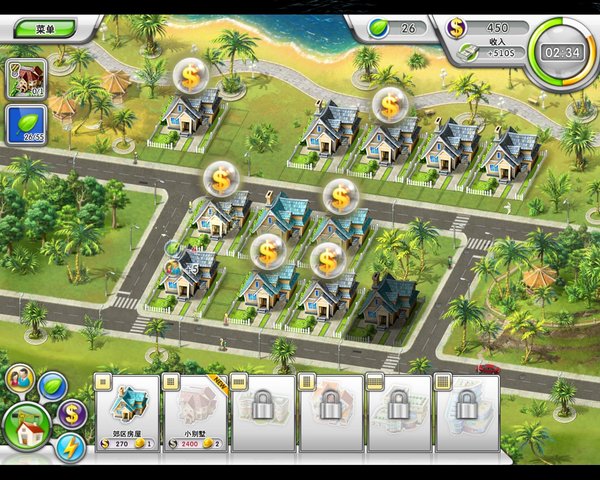This screenshot has width=600, height=480.
Task: Open the house build category button
Action: click(x=27, y=429)
